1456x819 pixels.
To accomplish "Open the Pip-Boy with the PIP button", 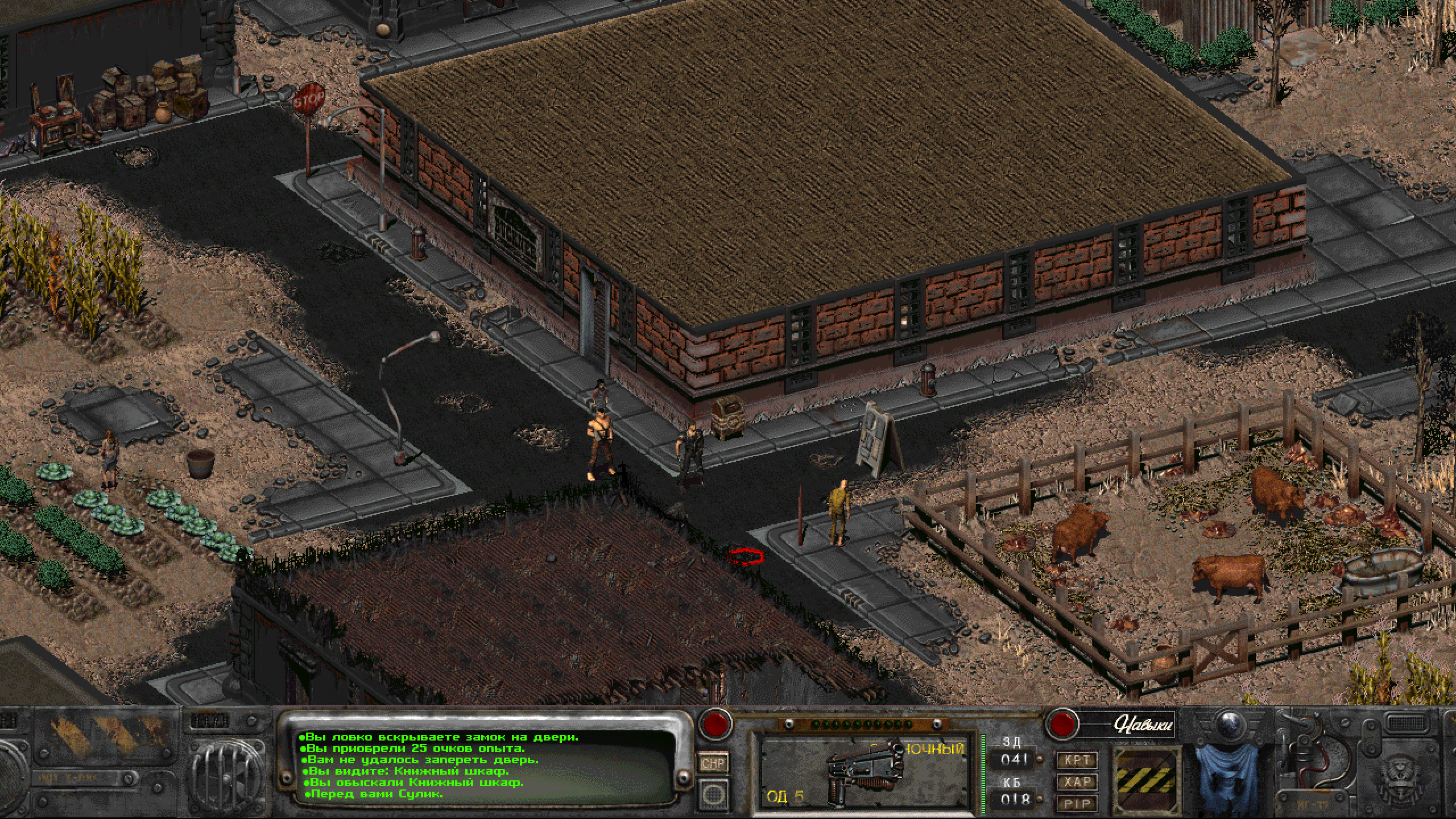I will tap(1077, 803).
